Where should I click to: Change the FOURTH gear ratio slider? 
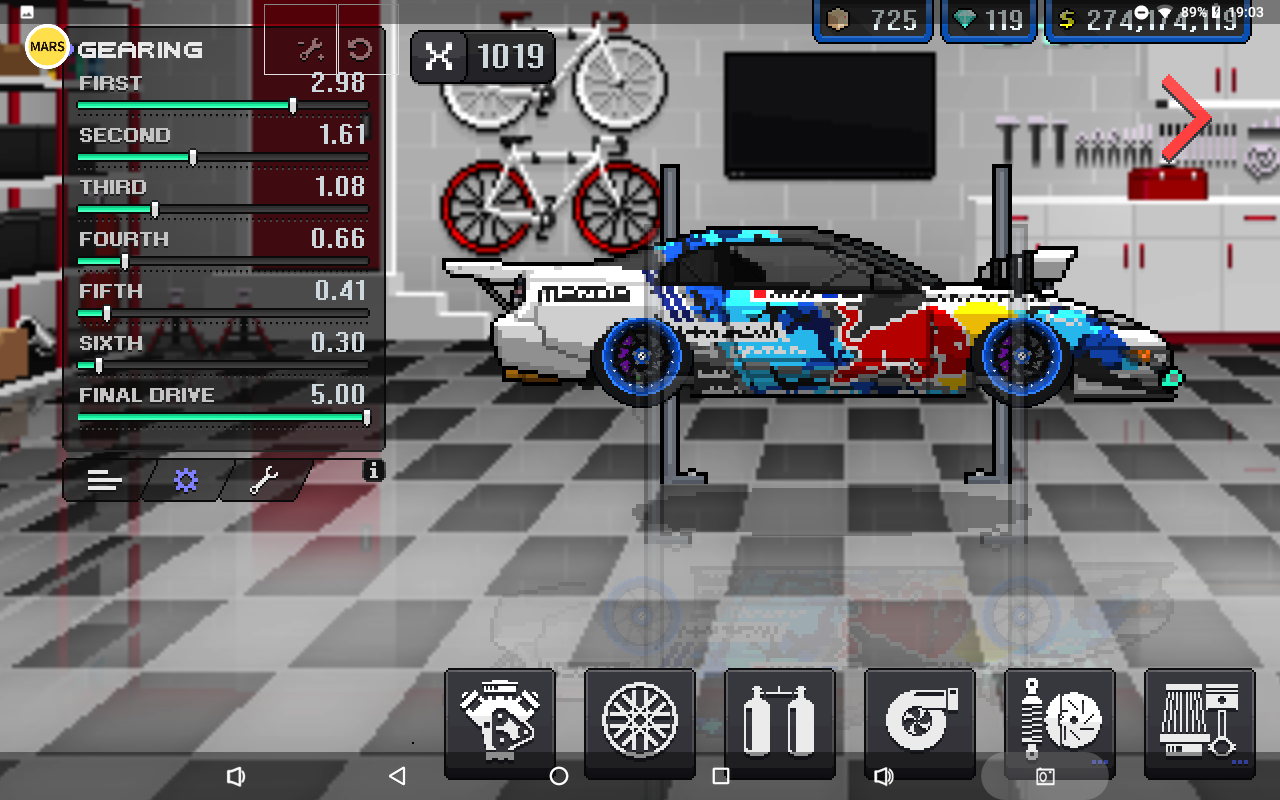pyautogui.click(x=124, y=261)
